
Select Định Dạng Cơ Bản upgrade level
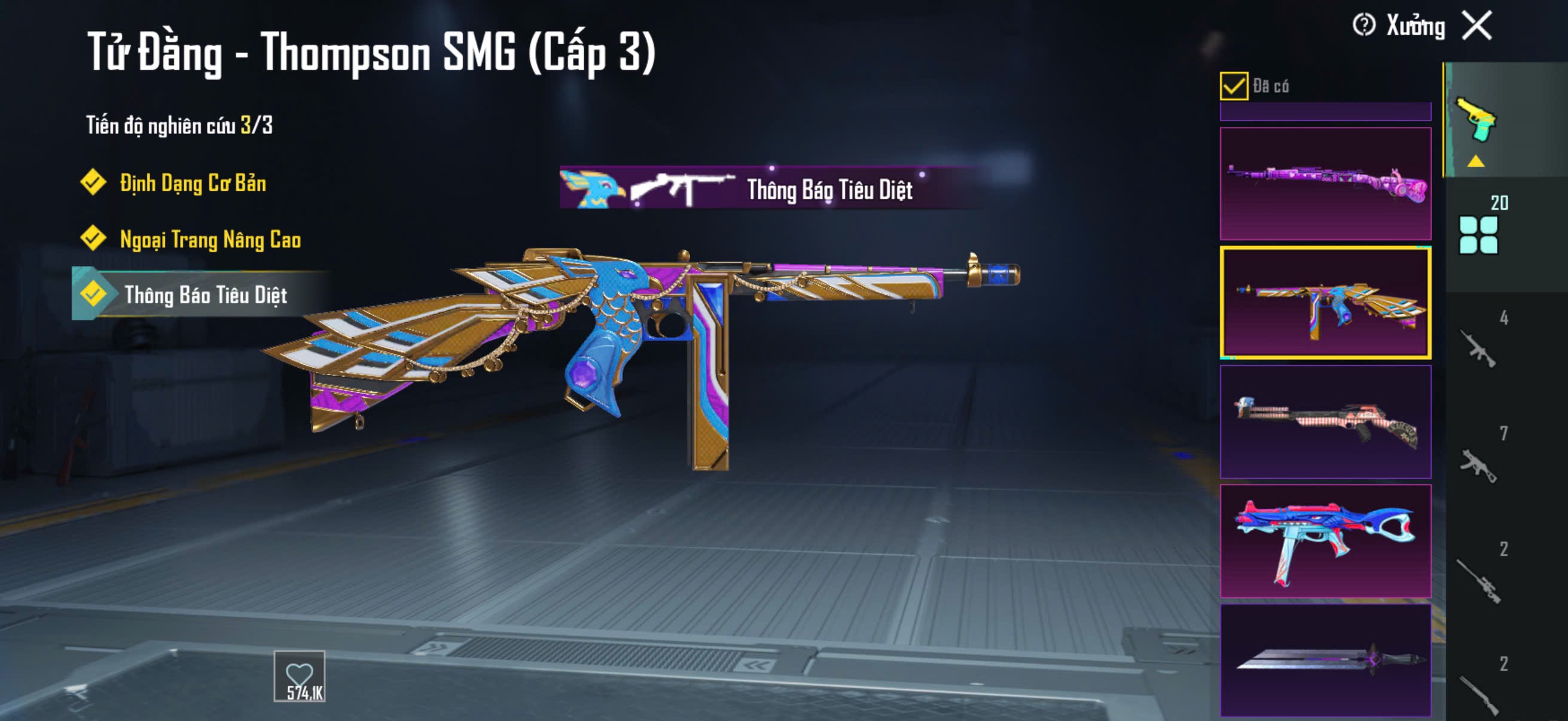192,182
